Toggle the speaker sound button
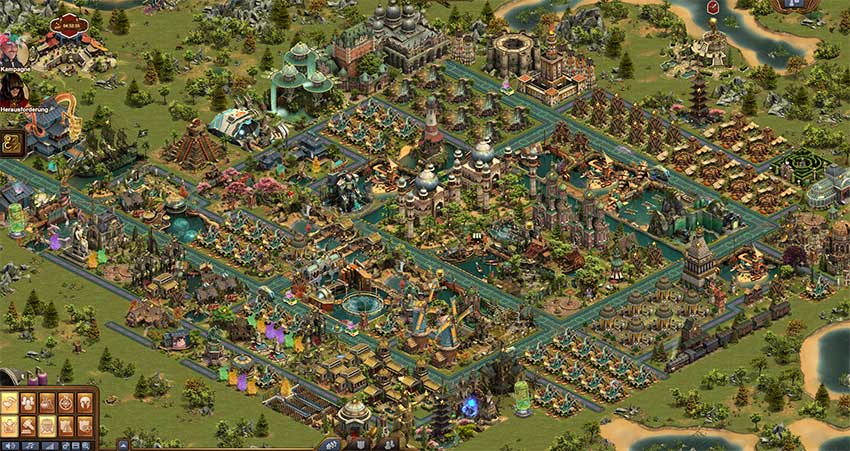 click(x=9, y=445)
